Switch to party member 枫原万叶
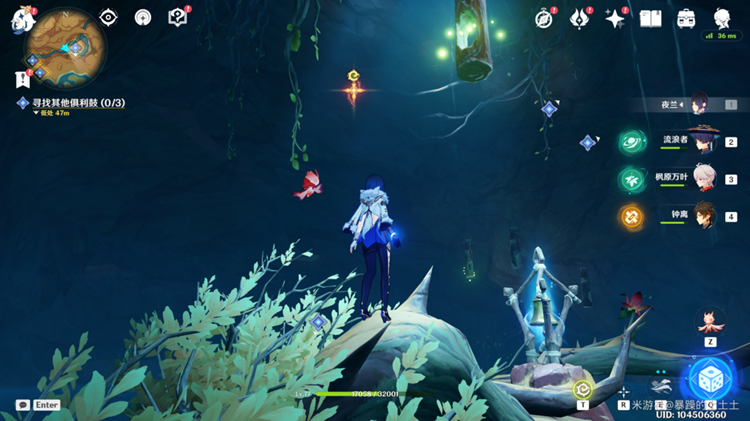The height and width of the screenshot is (421, 750). tap(704, 179)
